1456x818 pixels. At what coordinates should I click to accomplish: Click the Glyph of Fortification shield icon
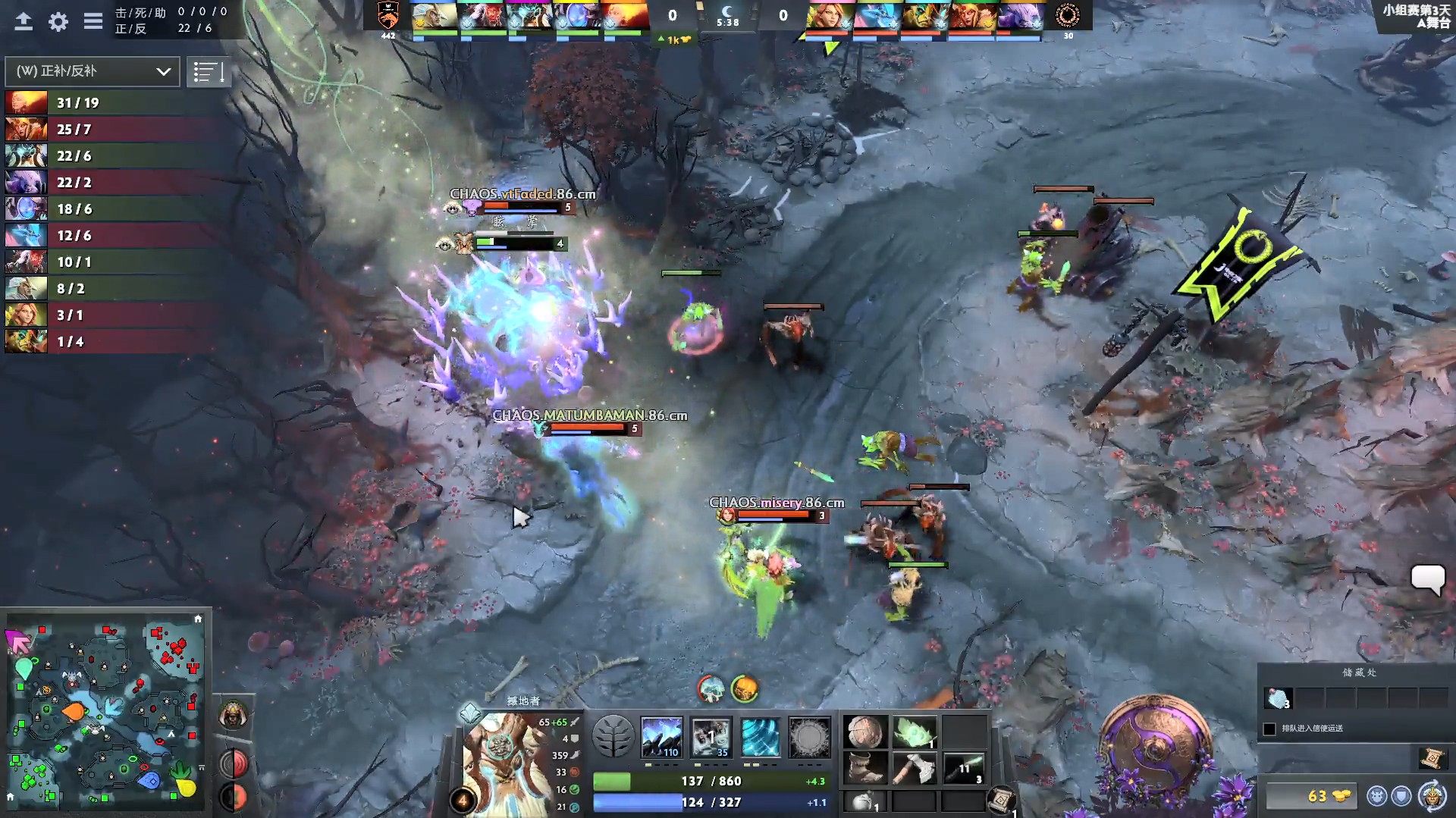pyautogui.click(x=1400, y=795)
